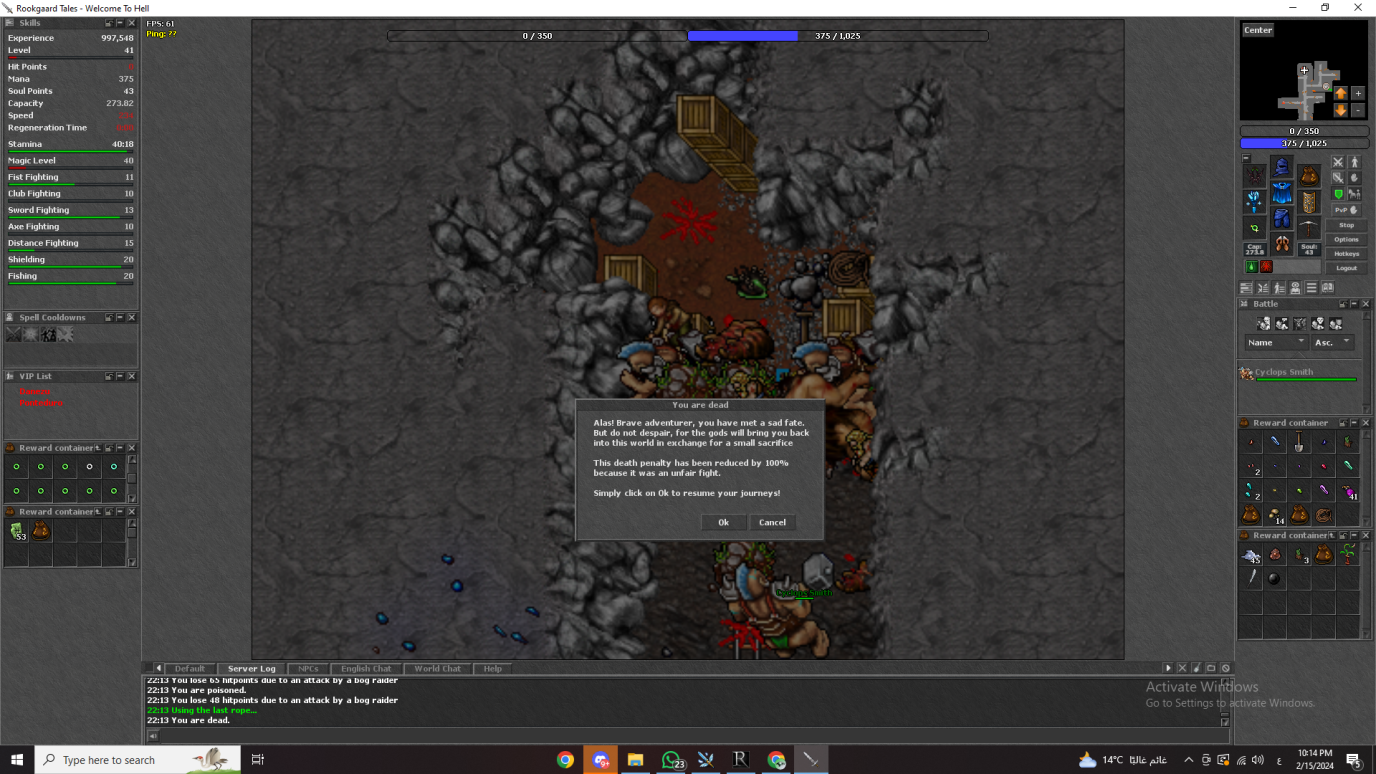Screen dimensions: 1376x774
Task: Click the Logout button
Action: pos(1346,268)
